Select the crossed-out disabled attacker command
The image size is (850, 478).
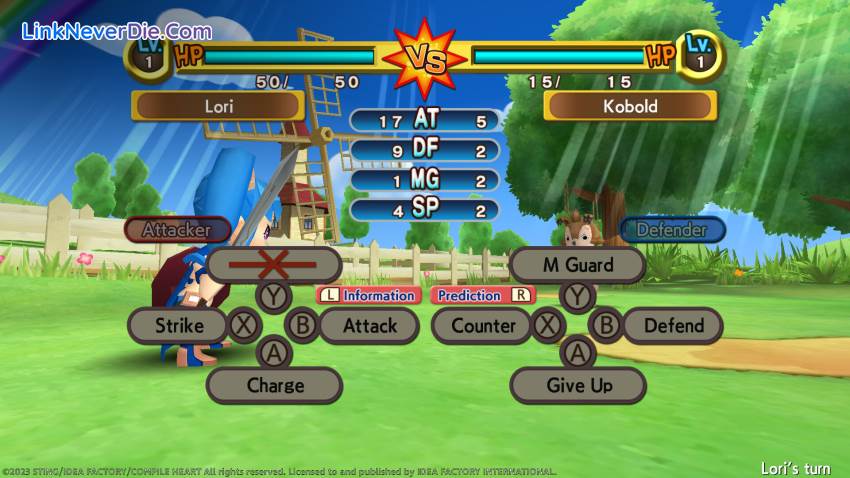275,265
